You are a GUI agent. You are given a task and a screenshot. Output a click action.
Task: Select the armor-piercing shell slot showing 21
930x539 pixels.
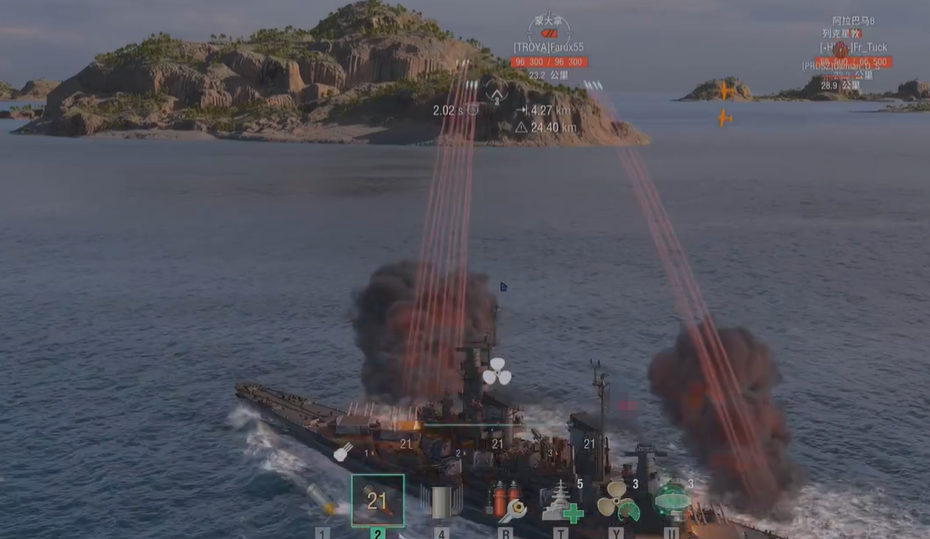pos(377,500)
